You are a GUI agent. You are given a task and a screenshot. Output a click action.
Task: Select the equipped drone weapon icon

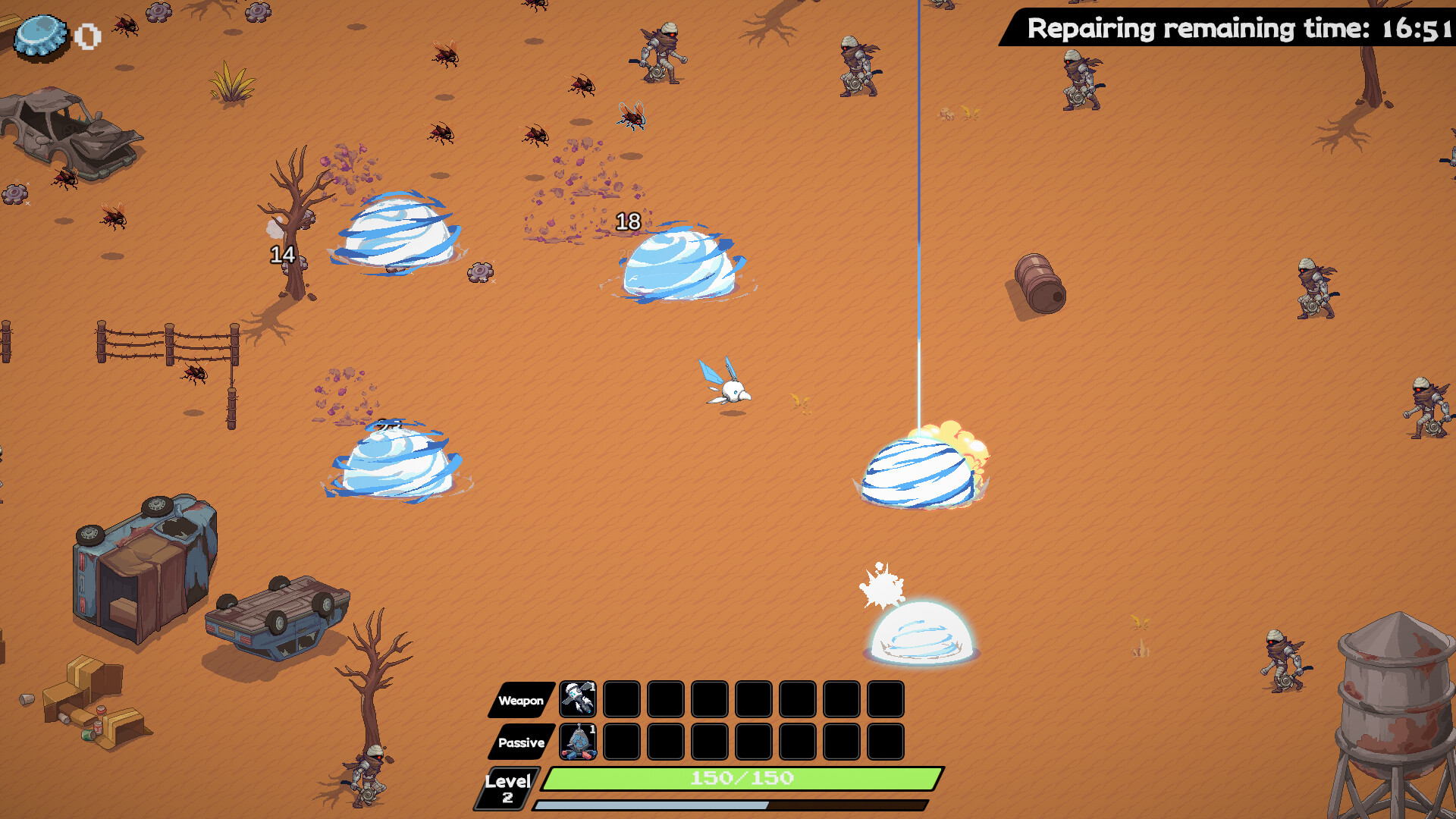(579, 699)
